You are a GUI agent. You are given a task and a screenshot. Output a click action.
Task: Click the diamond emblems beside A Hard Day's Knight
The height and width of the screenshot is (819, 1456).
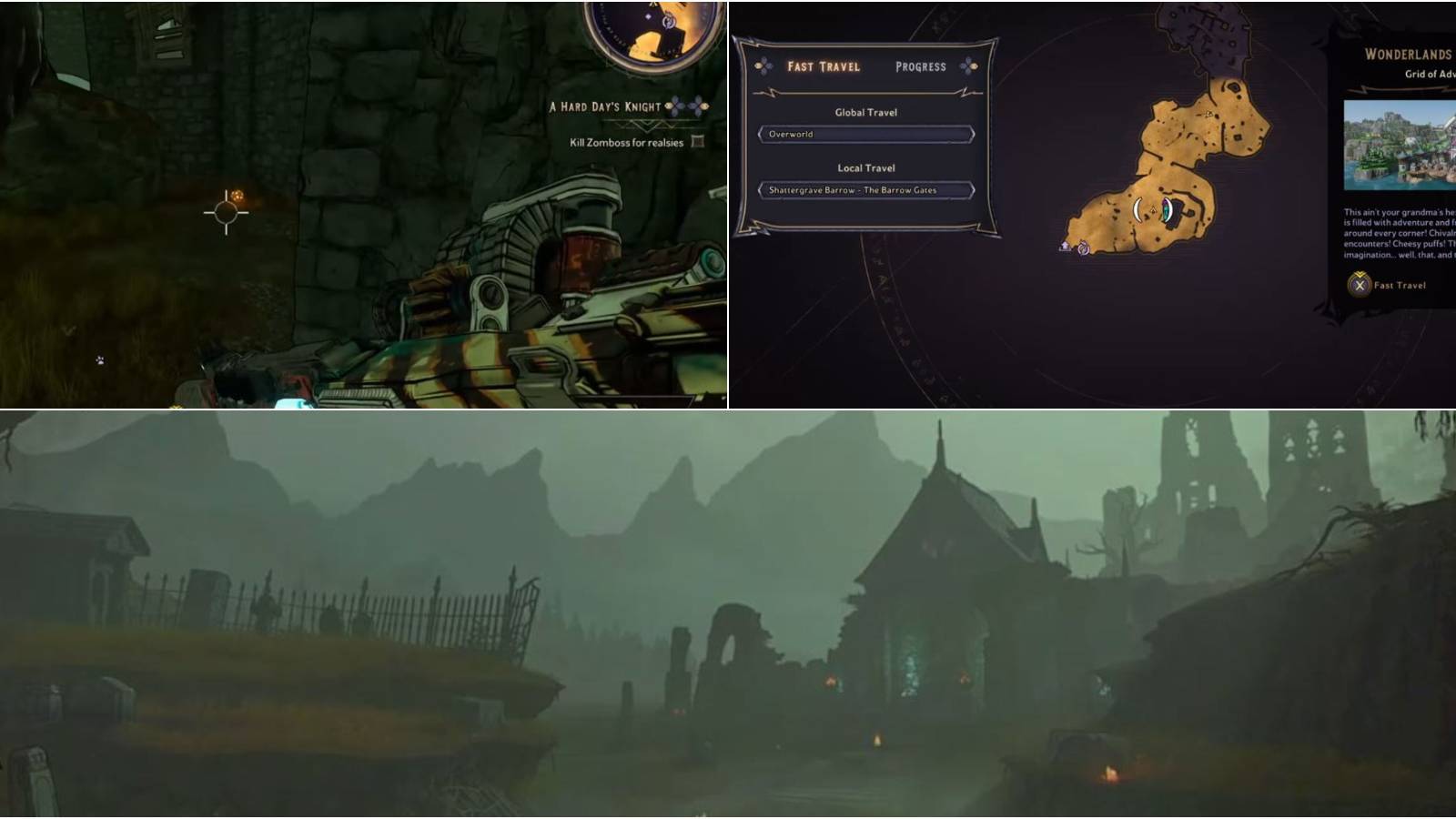(x=687, y=106)
